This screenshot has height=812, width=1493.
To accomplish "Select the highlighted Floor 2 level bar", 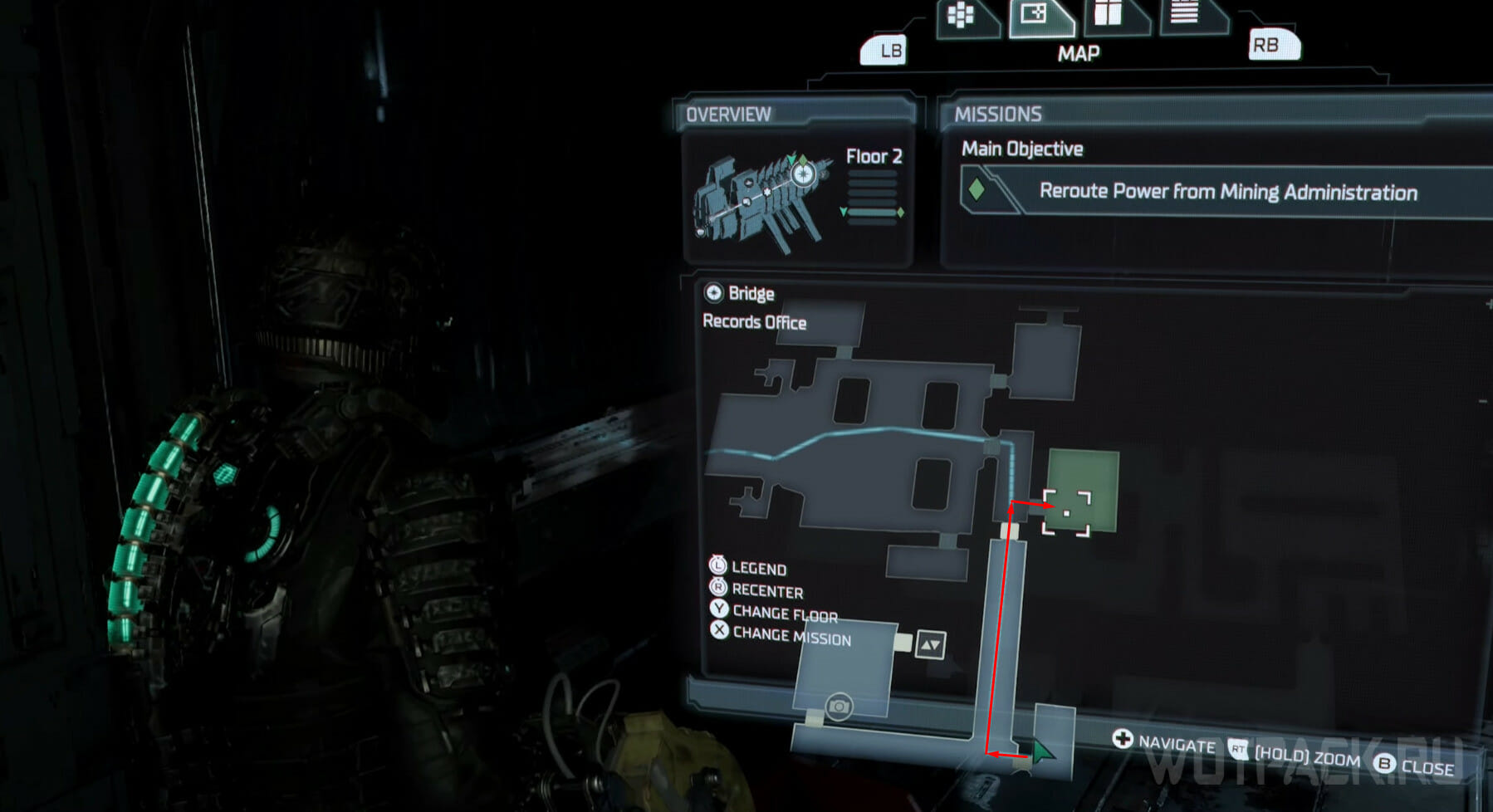I will (x=872, y=213).
